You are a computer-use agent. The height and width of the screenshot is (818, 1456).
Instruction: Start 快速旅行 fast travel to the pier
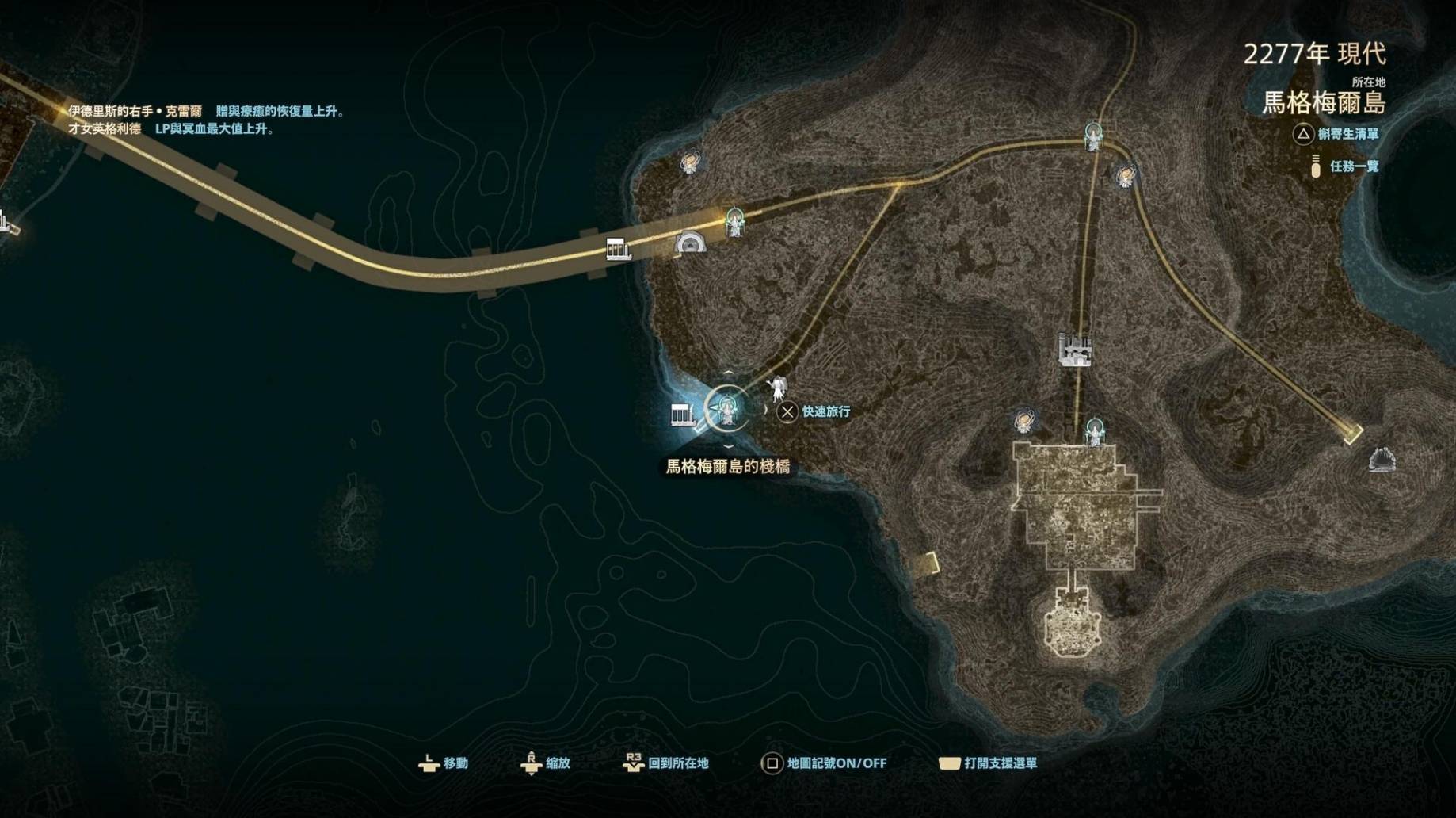(x=816, y=411)
